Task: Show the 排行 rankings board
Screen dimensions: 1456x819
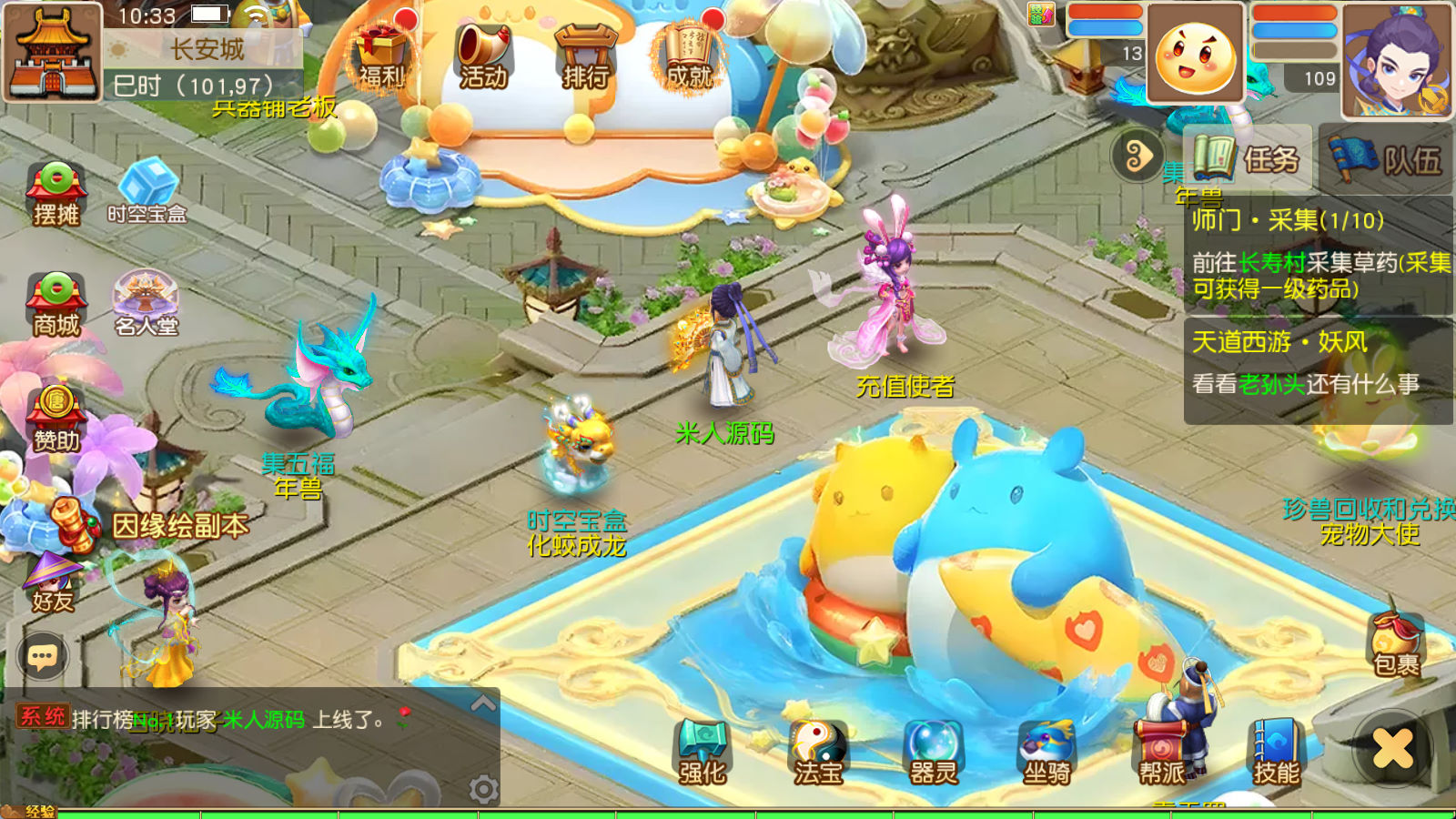Action: coord(585,56)
